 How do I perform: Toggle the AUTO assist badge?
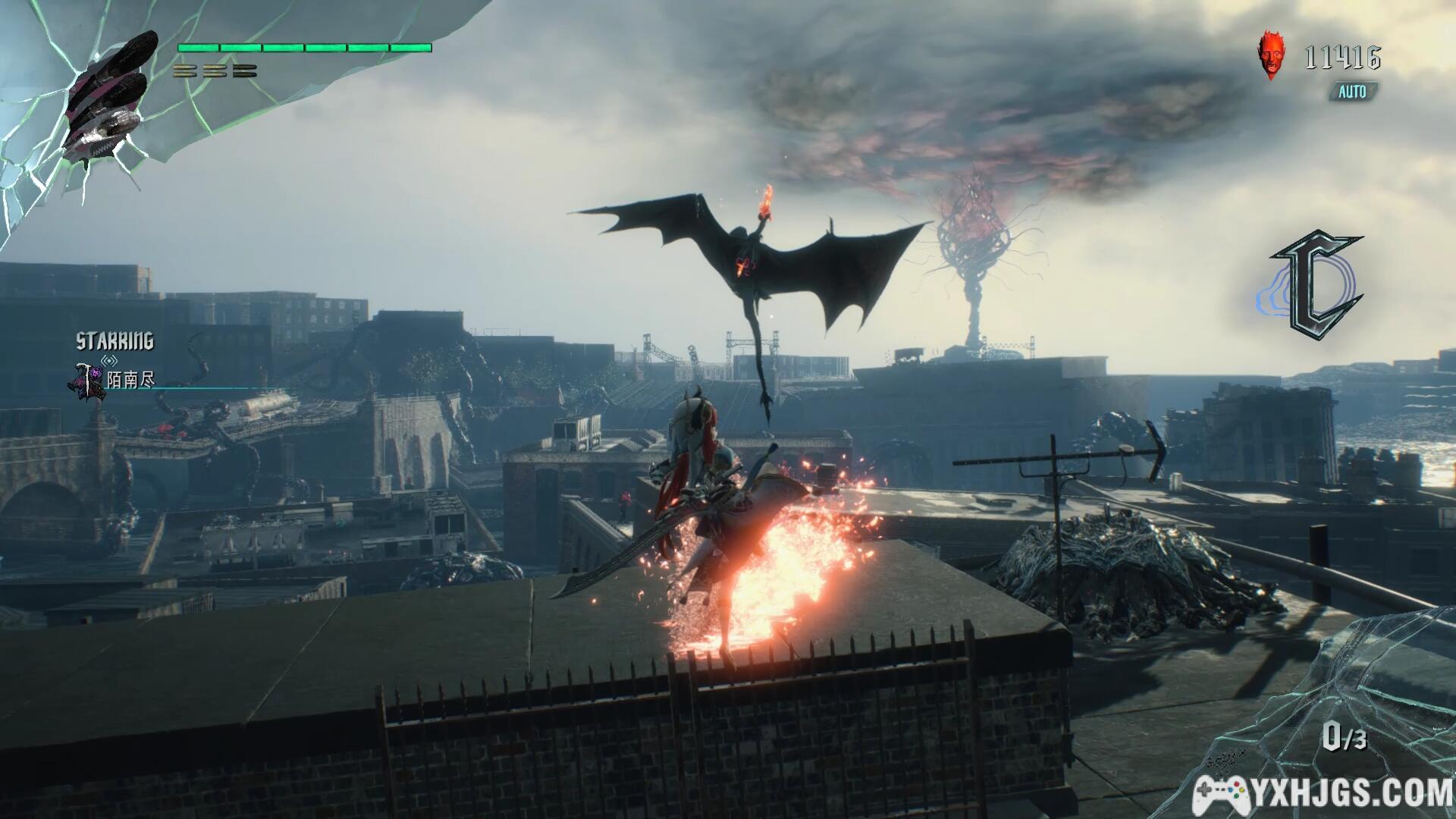[x=1351, y=92]
